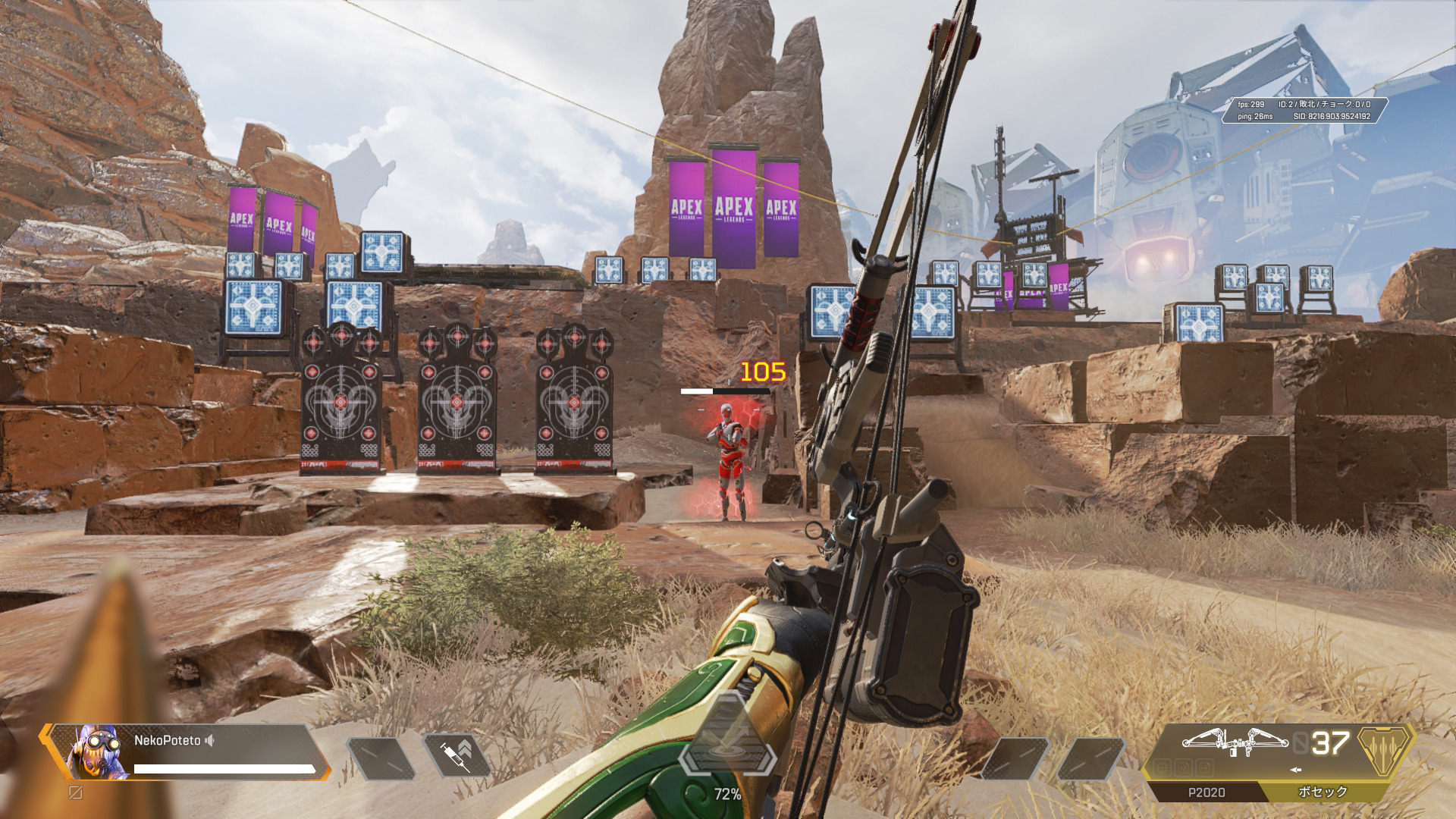Click the fps and ping performance overlay
Screen dimensions: 1456x819
[x=1304, y=110]
